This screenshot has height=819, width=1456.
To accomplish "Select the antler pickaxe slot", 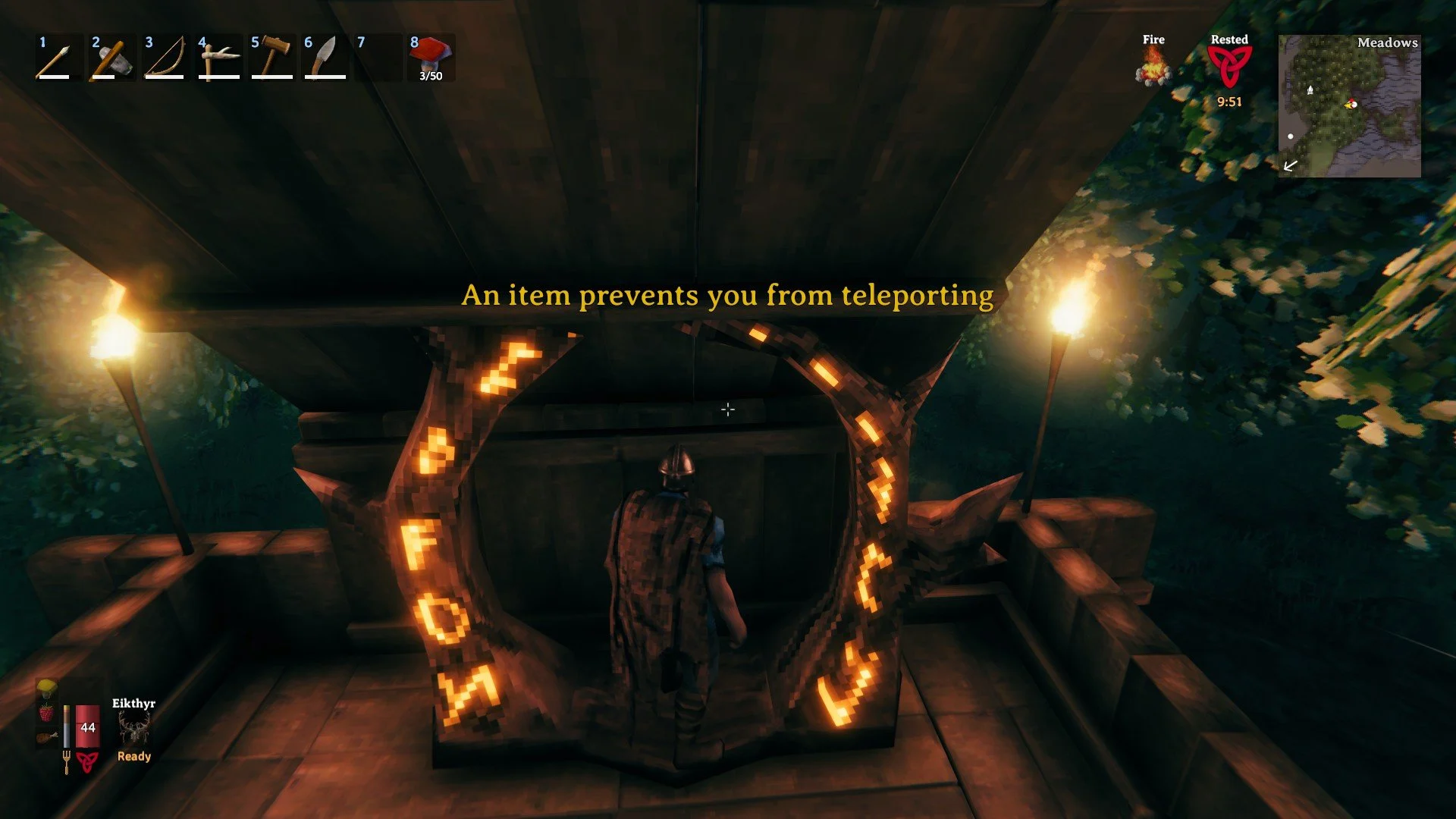I will click(x=219, y=59).
